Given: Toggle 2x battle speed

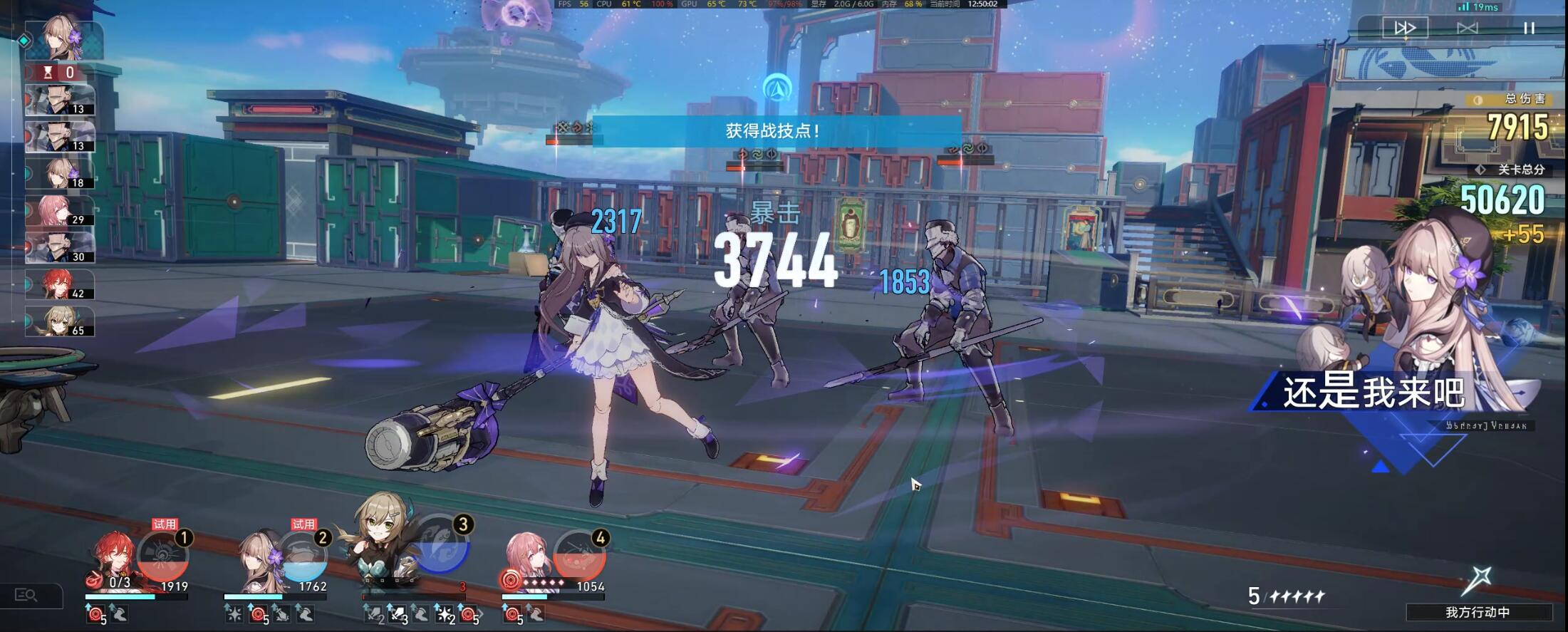Looking at the screenshot, I should pyautogui.click(x=1406, y=27).
